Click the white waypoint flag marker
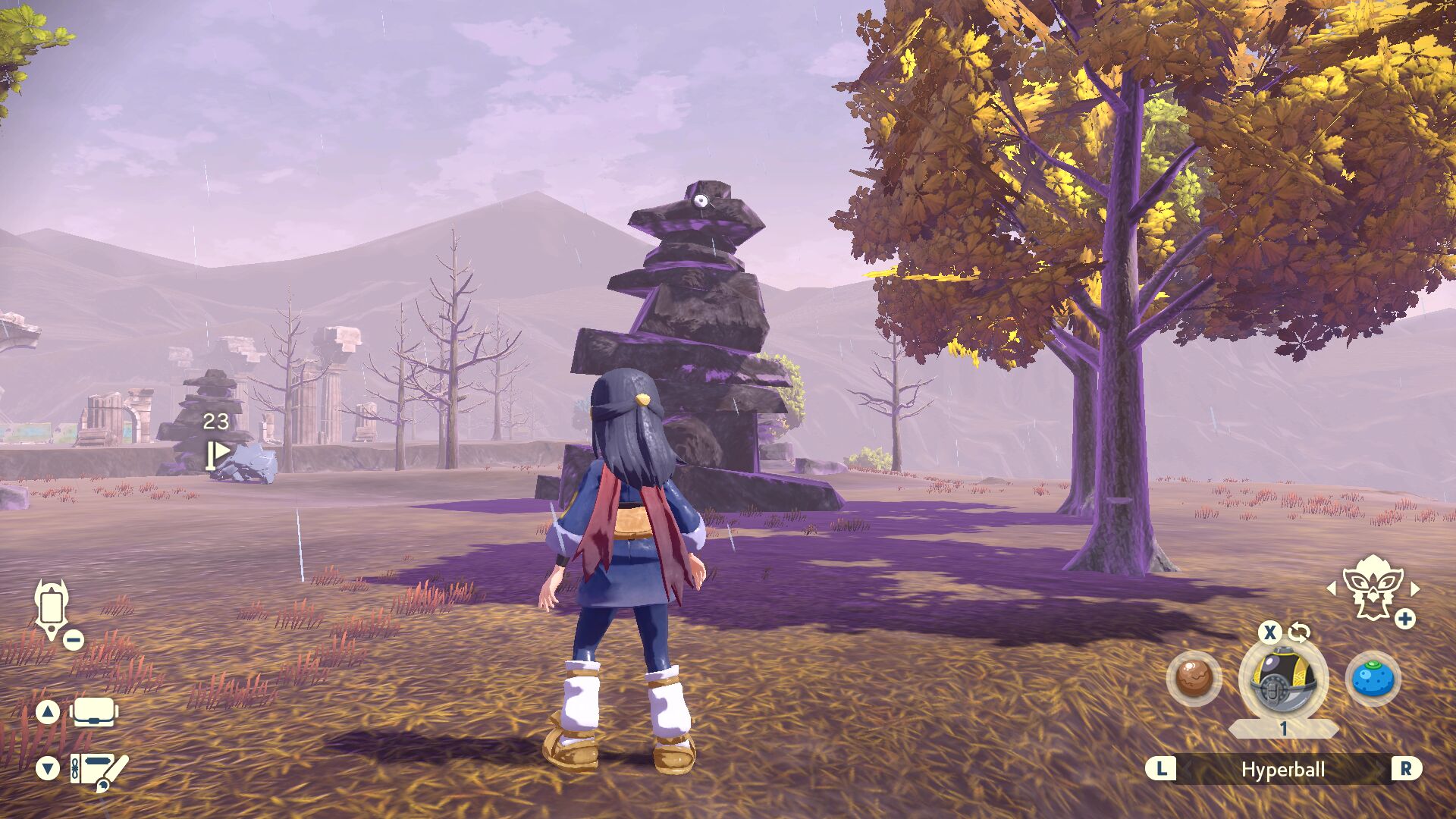1456x819 pixels. (x=218, y=454)
